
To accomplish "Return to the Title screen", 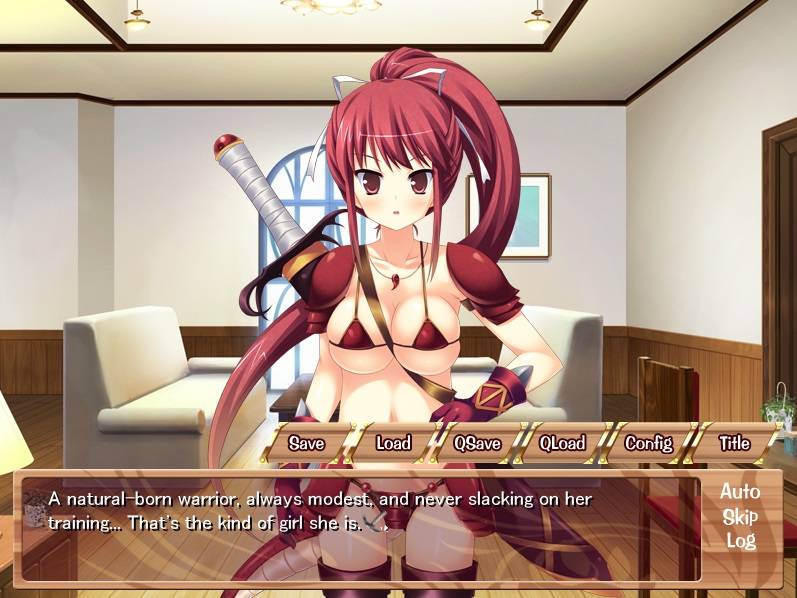I will 734,443.
